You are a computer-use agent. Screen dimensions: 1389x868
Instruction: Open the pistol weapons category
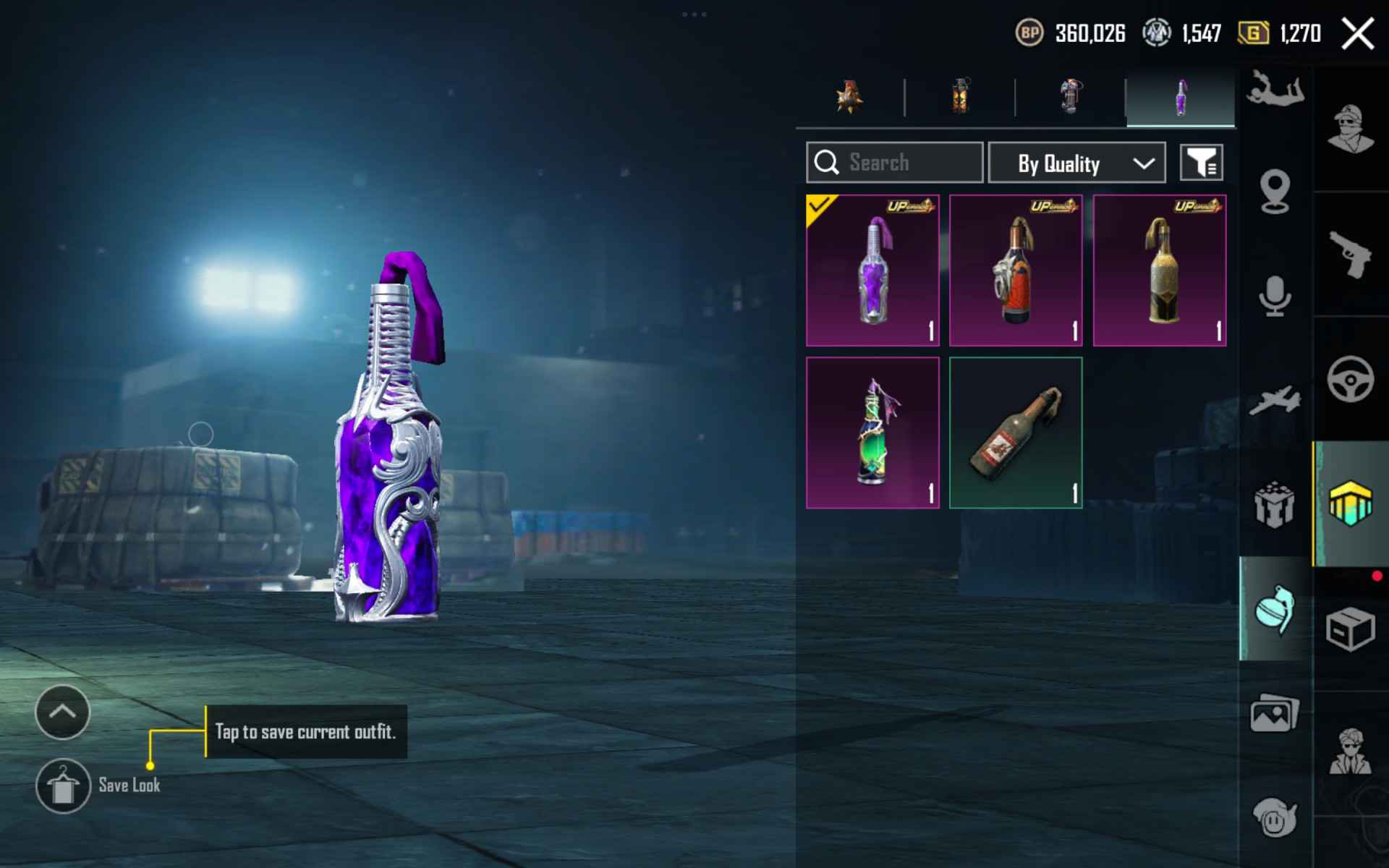1350,254
